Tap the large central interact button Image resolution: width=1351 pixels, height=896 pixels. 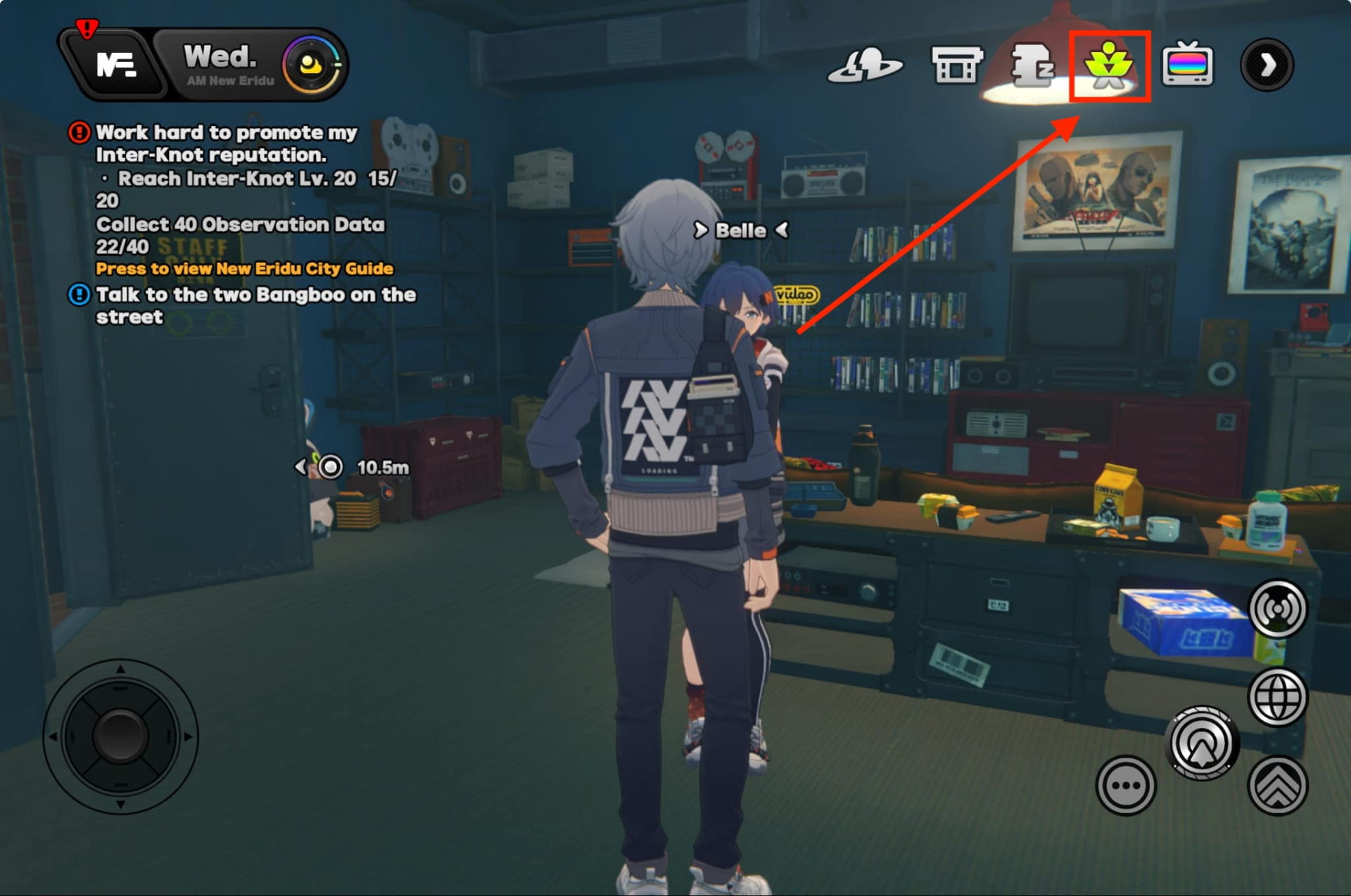(1202, 744)
